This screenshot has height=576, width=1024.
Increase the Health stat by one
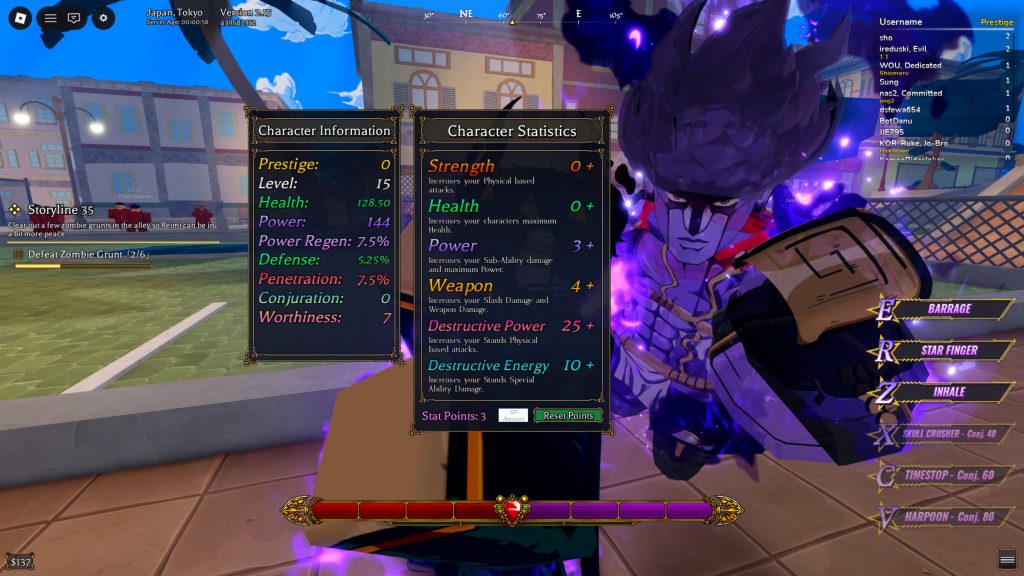pyautogui.click(x=590, y=206)
